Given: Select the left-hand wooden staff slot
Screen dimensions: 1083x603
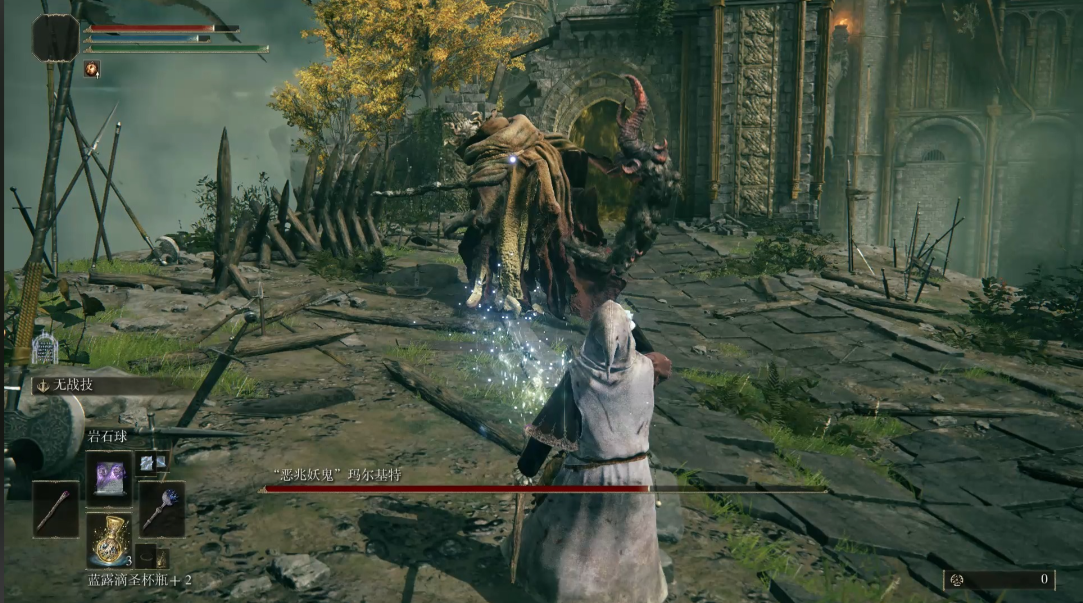Looking at the screenshot, I should (x=55, y=508).
